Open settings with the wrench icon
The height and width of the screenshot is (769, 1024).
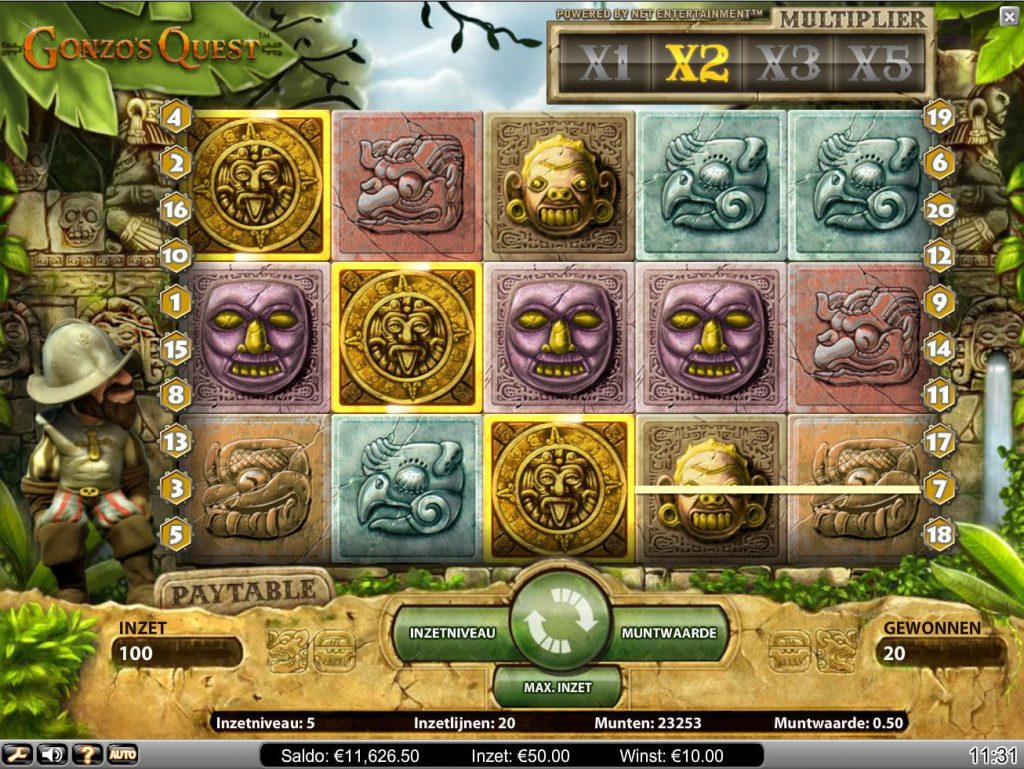pyautogui.click(x=16, y=754)
